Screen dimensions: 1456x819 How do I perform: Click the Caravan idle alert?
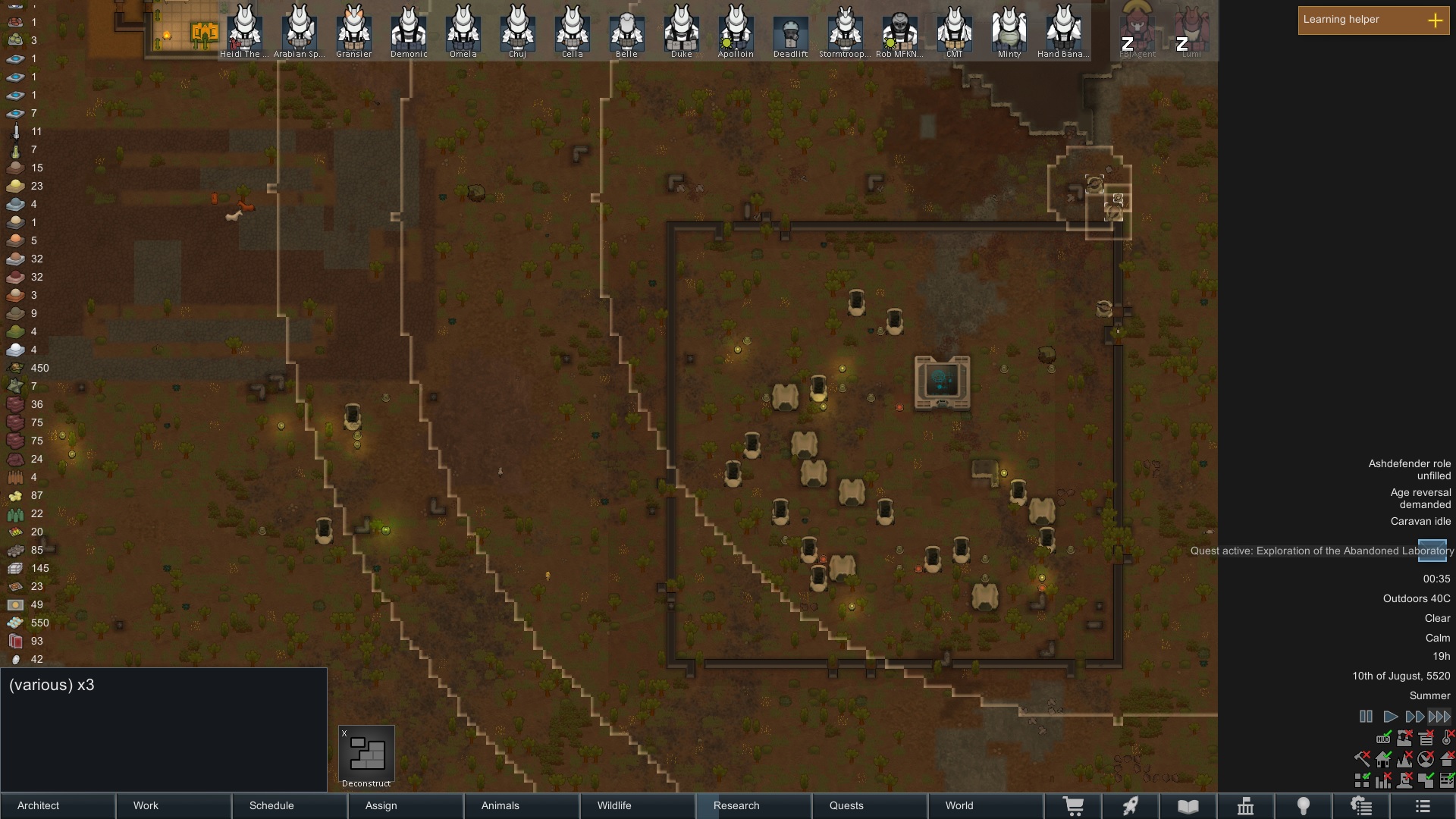tap(1420, 522)
